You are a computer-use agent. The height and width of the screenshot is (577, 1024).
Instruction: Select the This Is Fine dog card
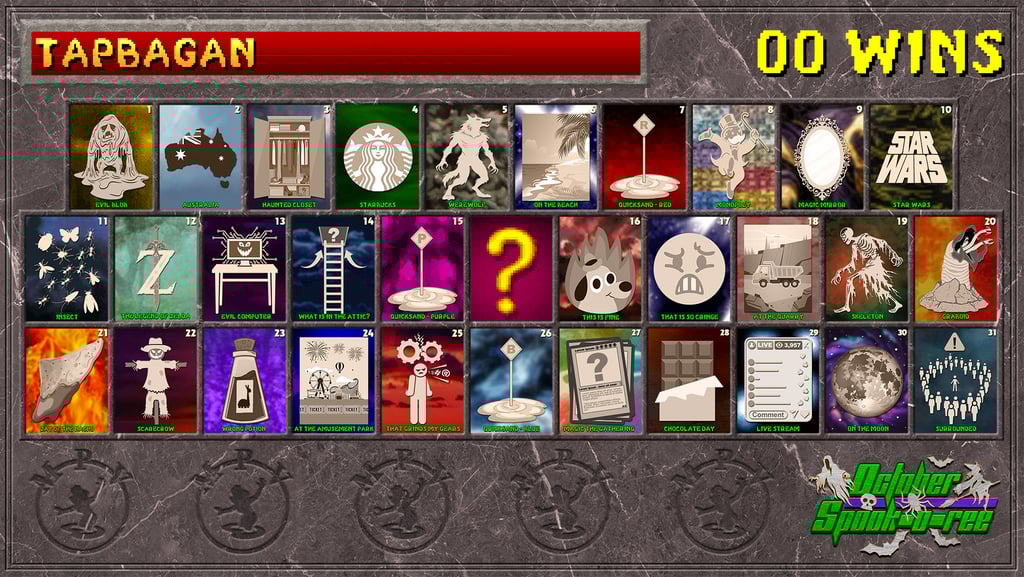point(600,268)
